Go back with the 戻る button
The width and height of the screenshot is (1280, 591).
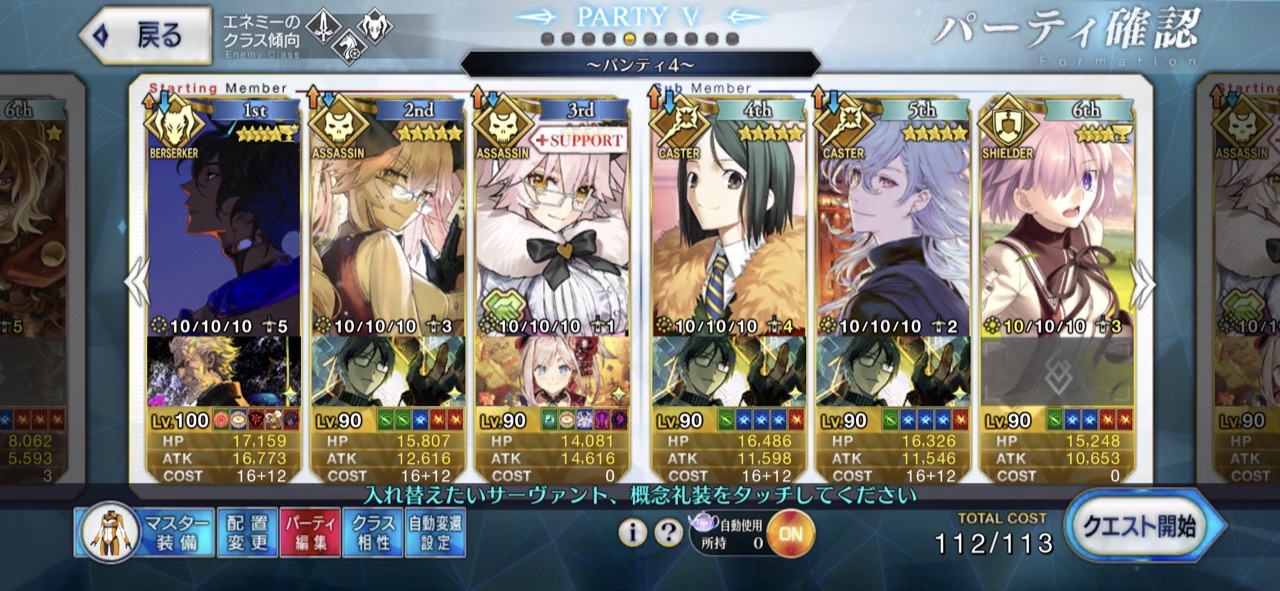tap(146, 37)
